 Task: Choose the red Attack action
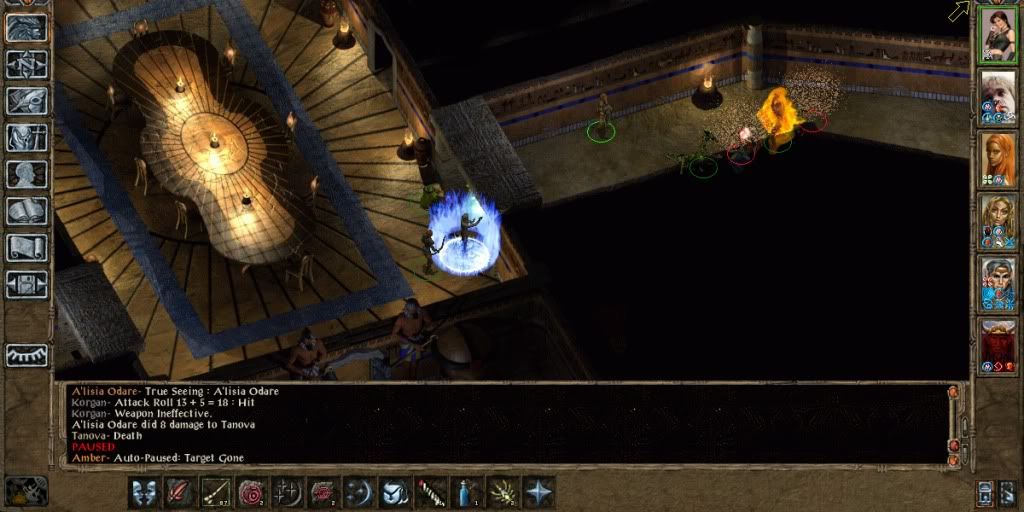[179, 492]
